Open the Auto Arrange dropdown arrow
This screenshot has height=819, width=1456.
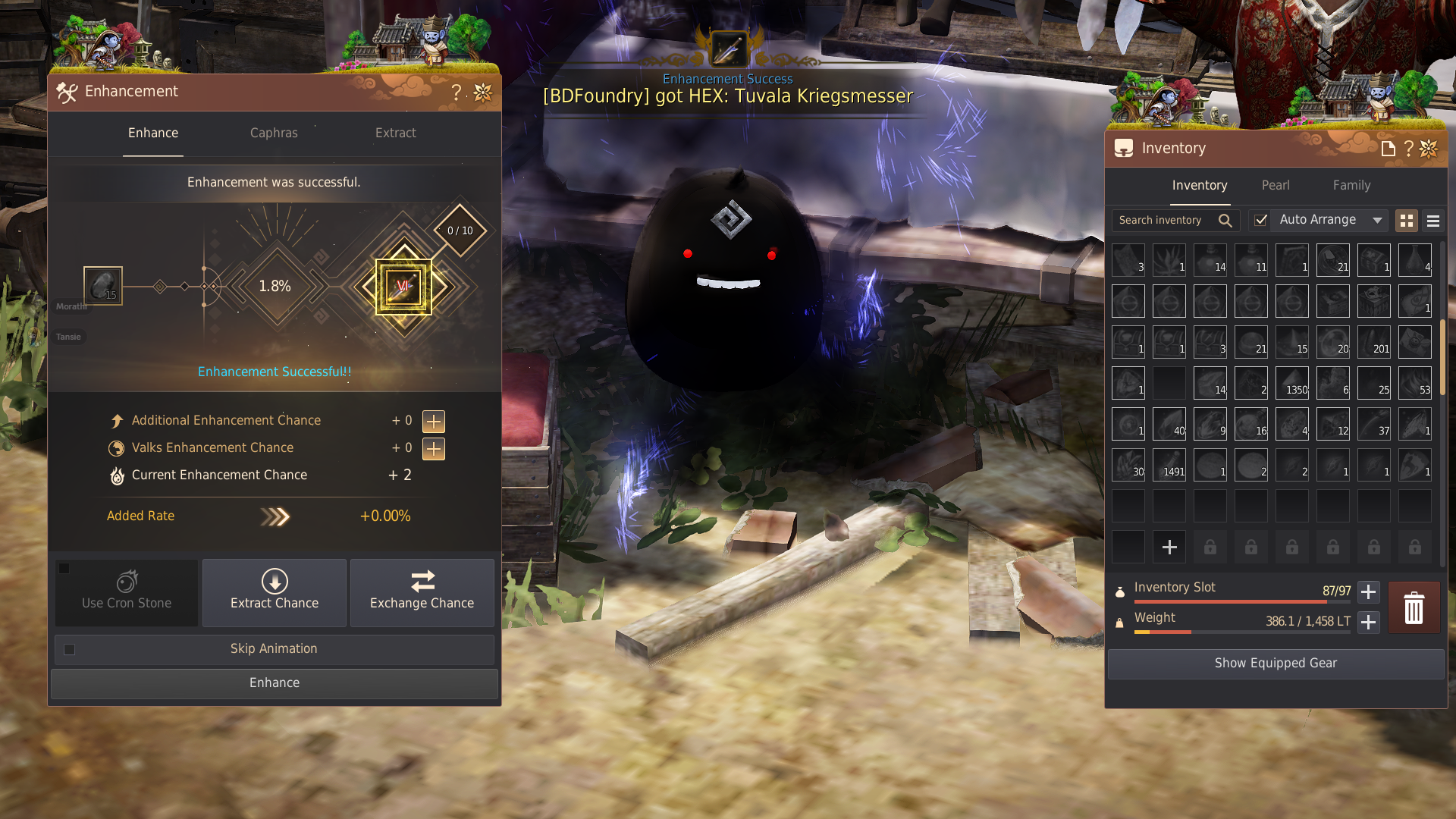coord(1377,220)
